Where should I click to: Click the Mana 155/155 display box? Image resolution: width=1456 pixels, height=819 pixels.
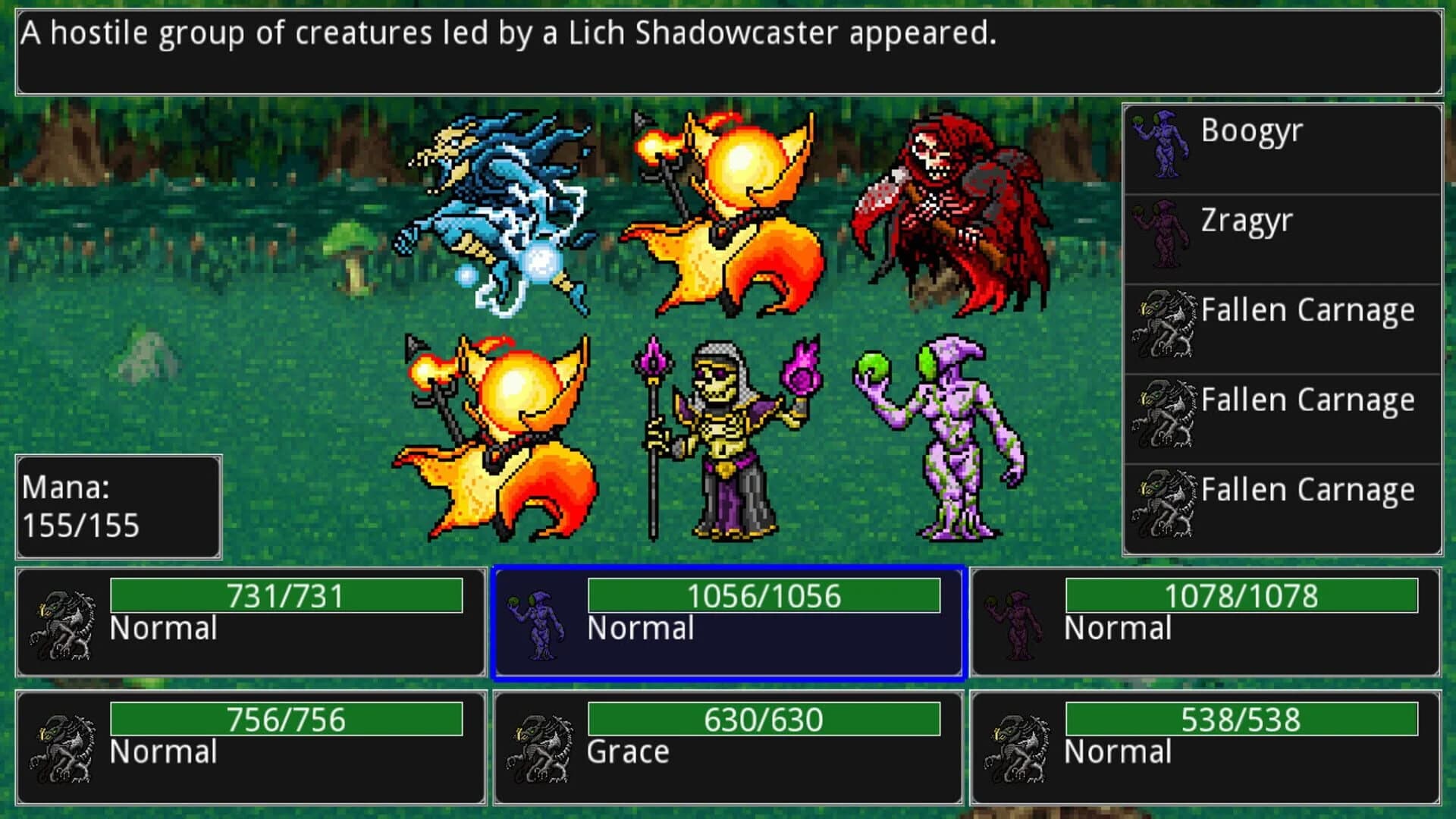(118, 507)
